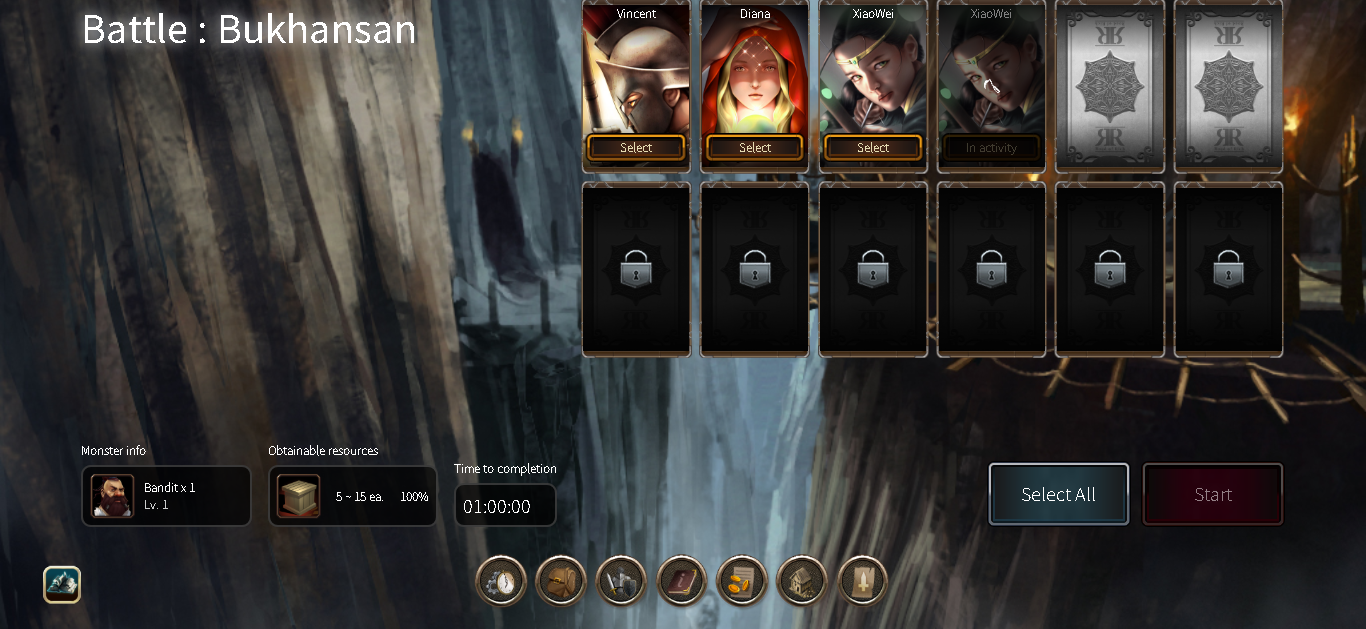Click Select All heroes button

click(1058, 494)
